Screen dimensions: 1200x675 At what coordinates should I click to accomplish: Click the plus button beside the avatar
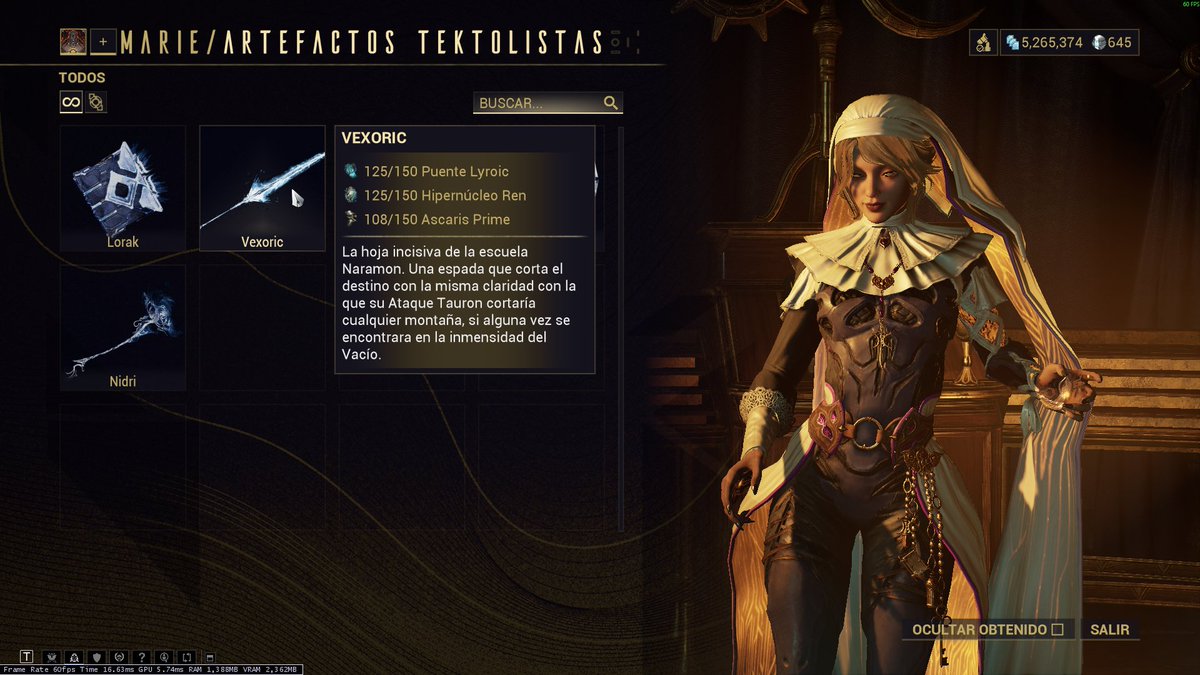click(103, 42)
